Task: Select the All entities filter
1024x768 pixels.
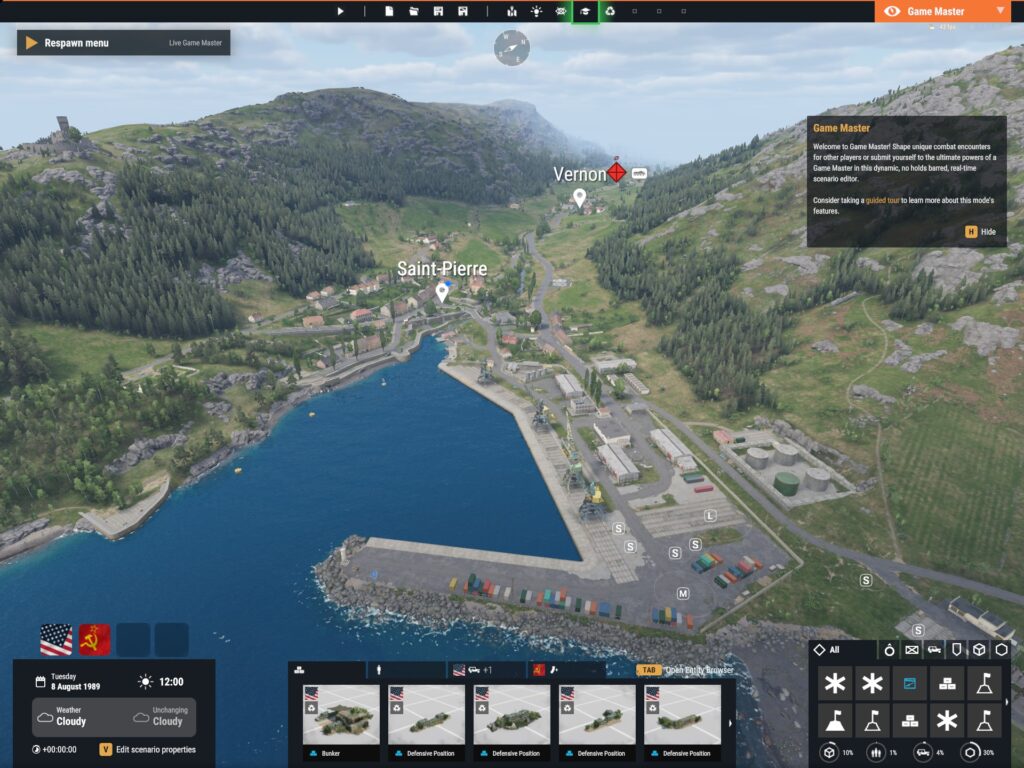Action: (x=827, y=650)
